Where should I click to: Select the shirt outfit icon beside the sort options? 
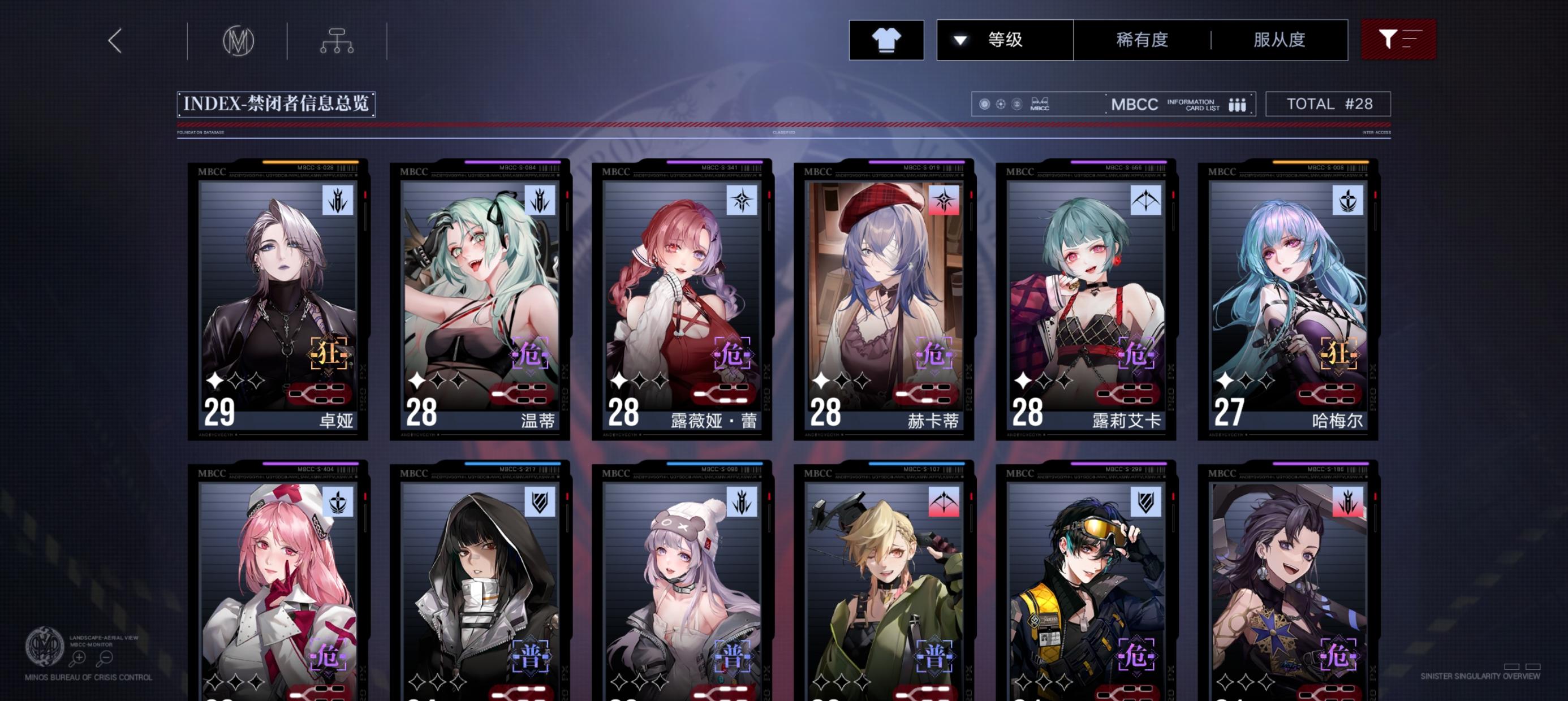point(886,40)
